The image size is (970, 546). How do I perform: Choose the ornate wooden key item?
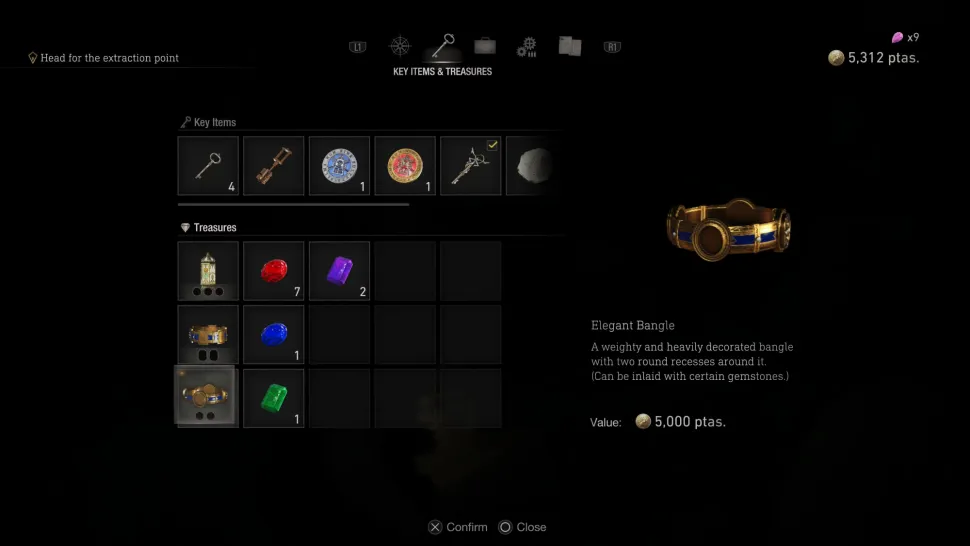274,166
